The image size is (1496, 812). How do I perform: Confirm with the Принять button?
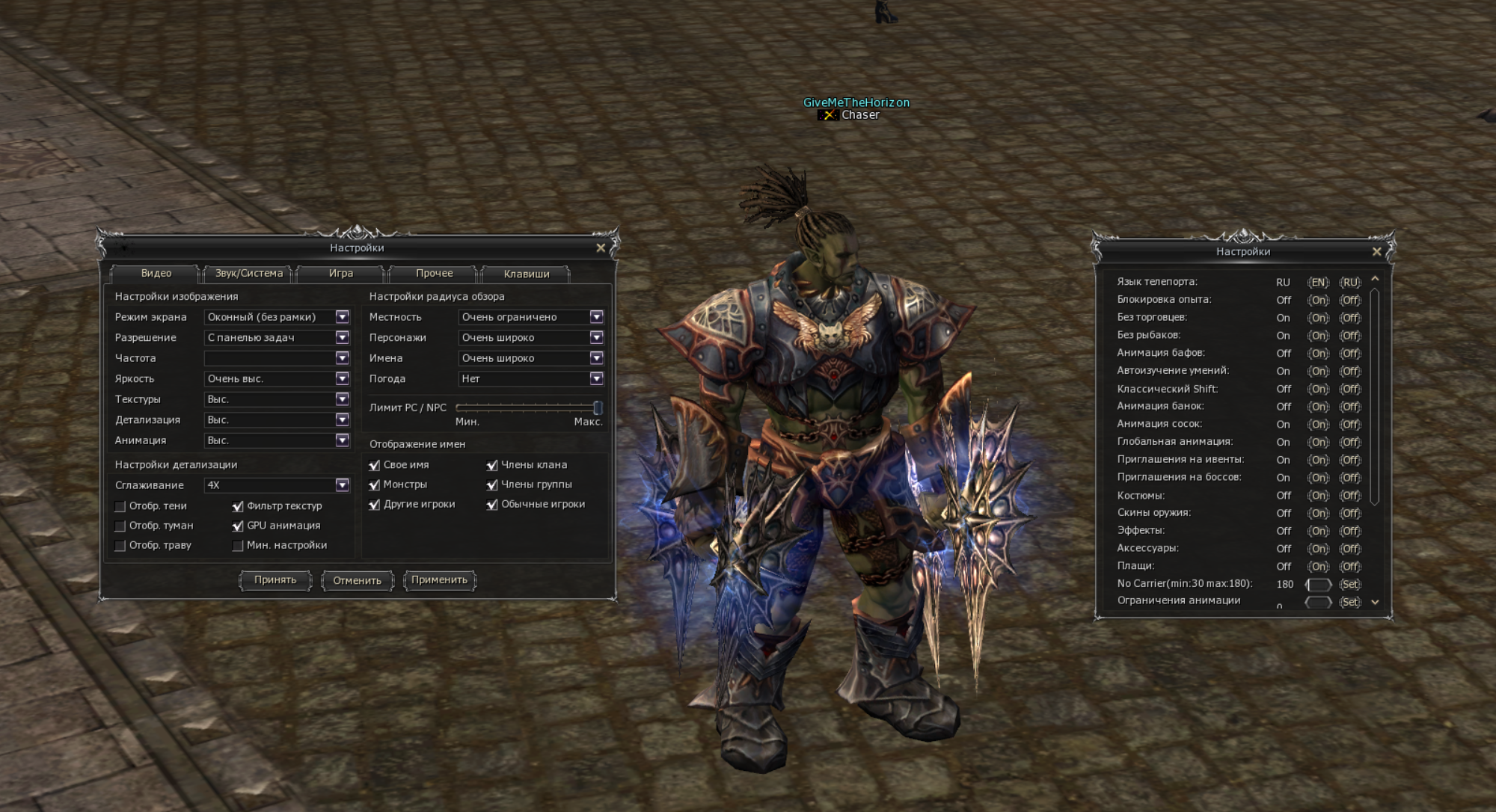[275, 580]
